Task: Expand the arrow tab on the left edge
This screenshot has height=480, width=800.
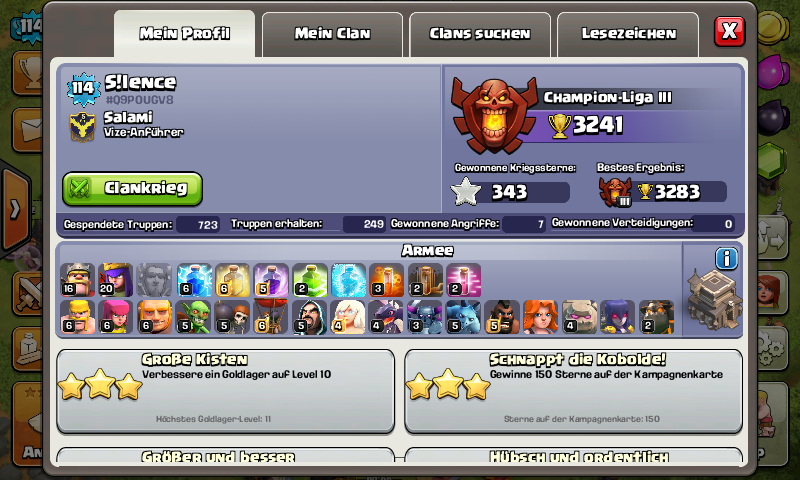Action: click(x=14, y=208)
